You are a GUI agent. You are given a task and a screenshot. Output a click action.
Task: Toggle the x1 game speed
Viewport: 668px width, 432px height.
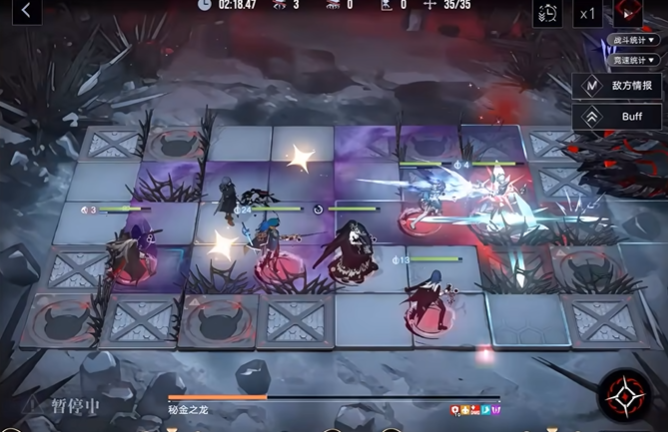[x=588, y=12]
